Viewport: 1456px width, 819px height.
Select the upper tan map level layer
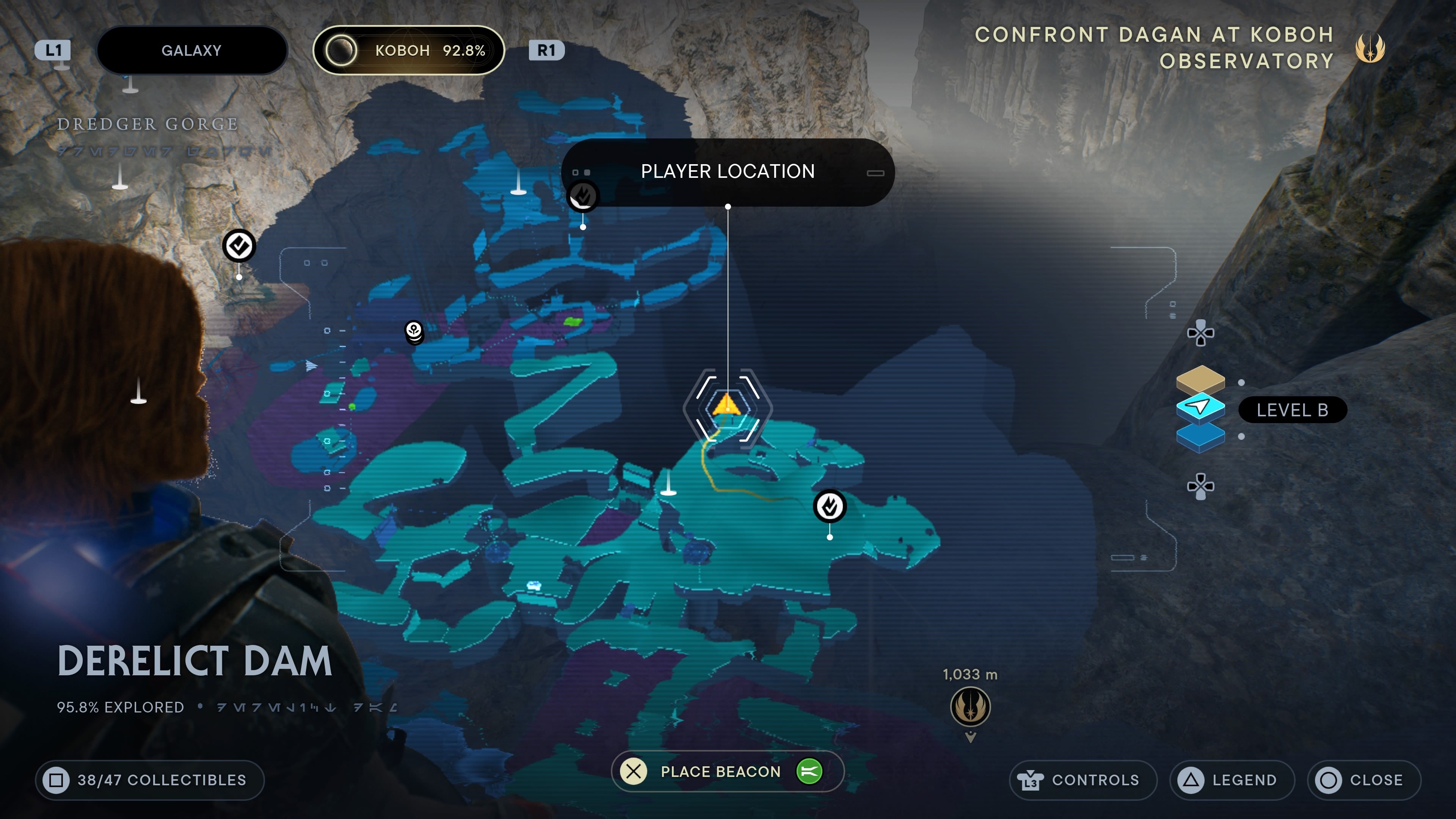pyautogui.click(x=1200, y=379)
